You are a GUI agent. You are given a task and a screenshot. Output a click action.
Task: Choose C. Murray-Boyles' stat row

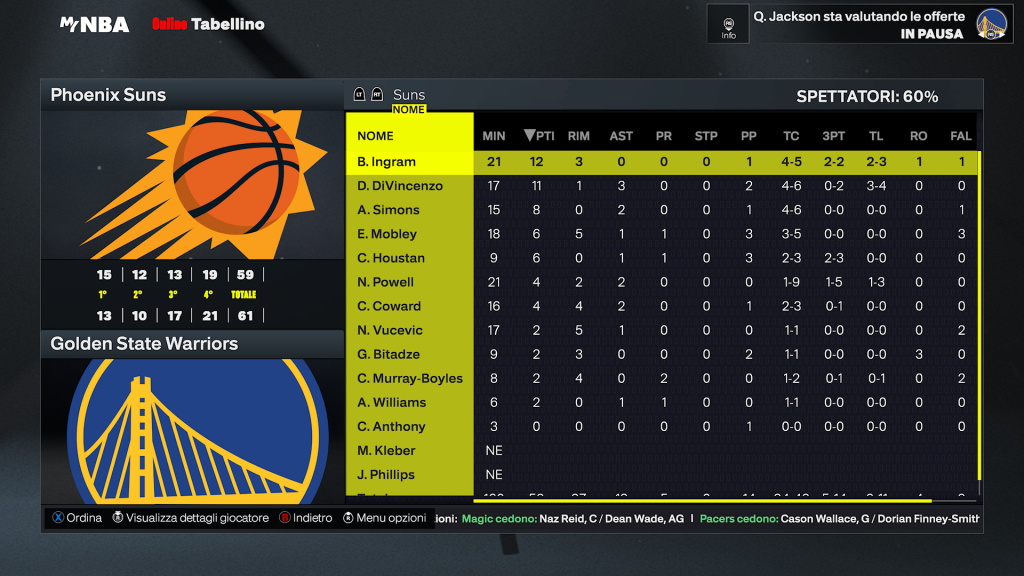coord(410,378)
